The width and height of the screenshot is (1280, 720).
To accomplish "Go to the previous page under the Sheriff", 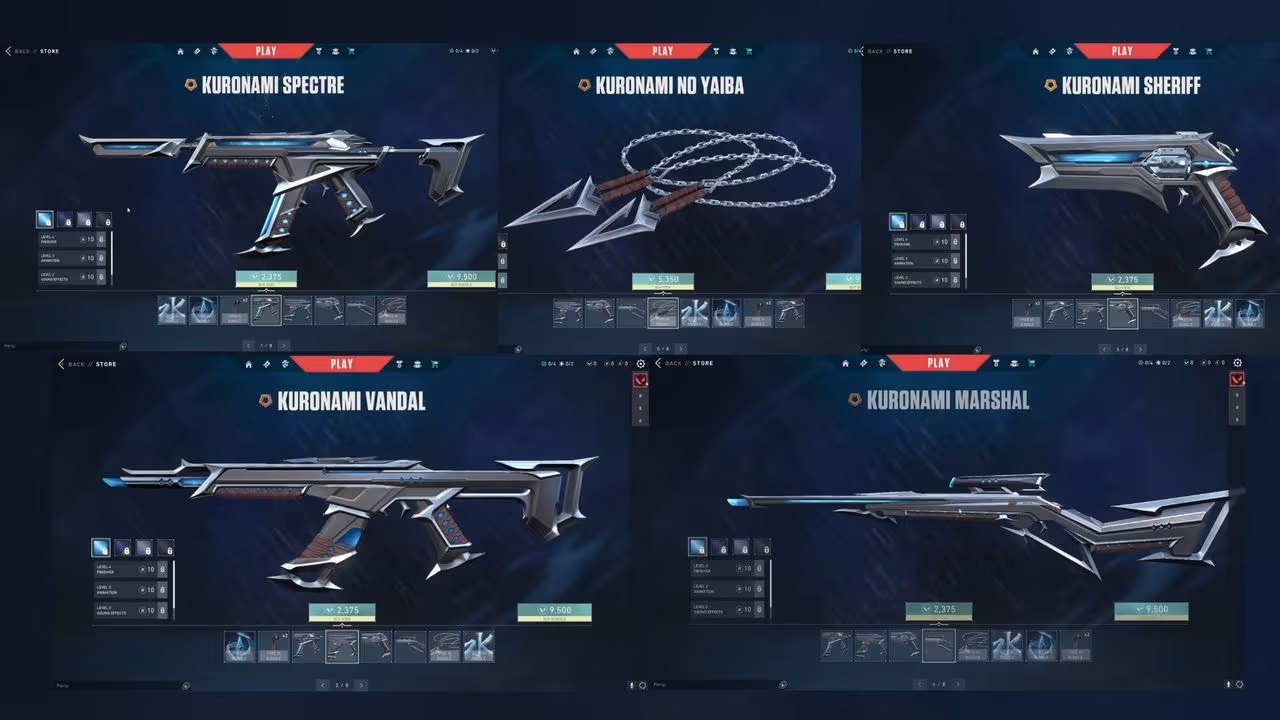I will pos(1103,349).
